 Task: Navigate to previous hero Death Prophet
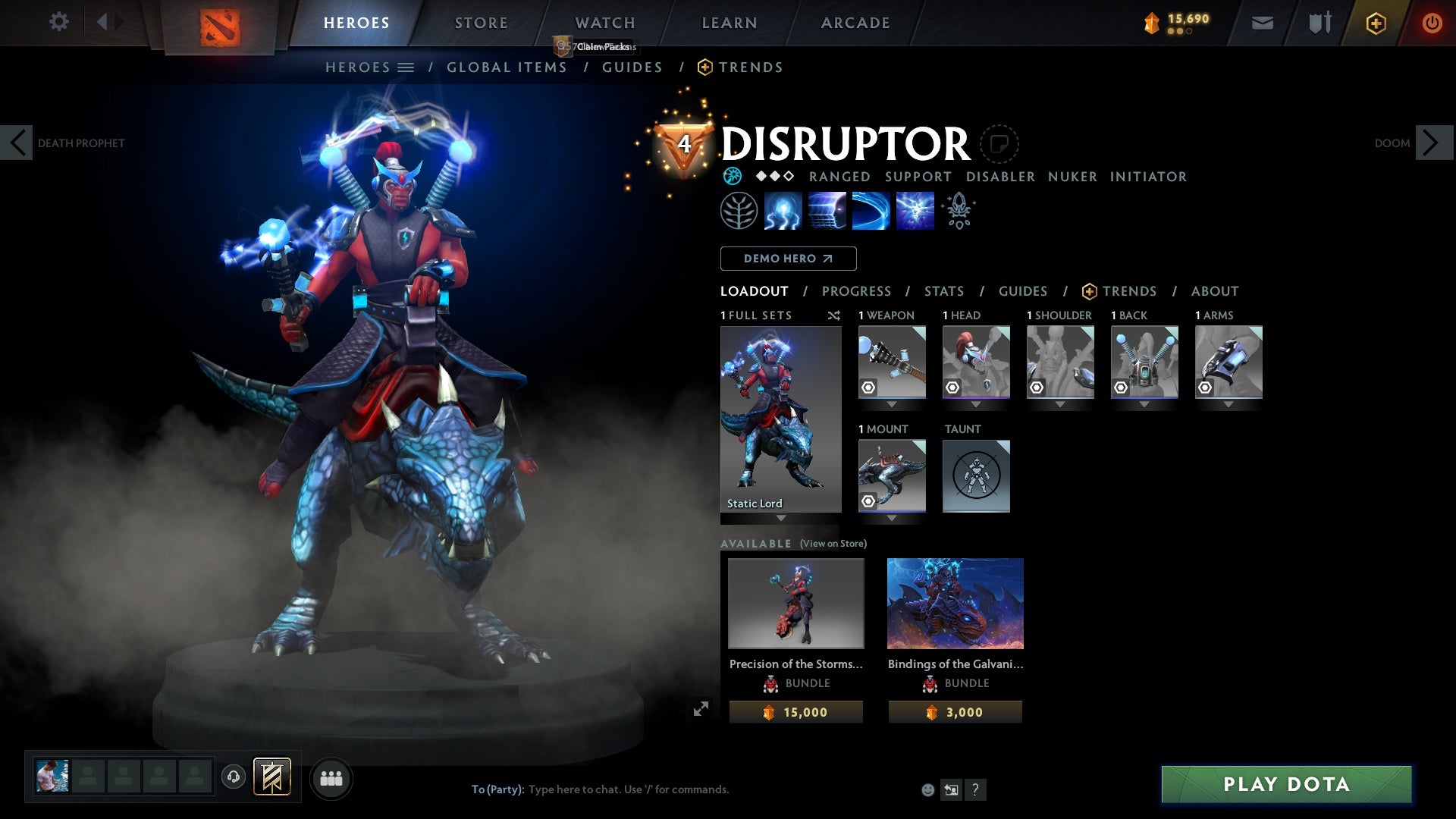point(17,143)
